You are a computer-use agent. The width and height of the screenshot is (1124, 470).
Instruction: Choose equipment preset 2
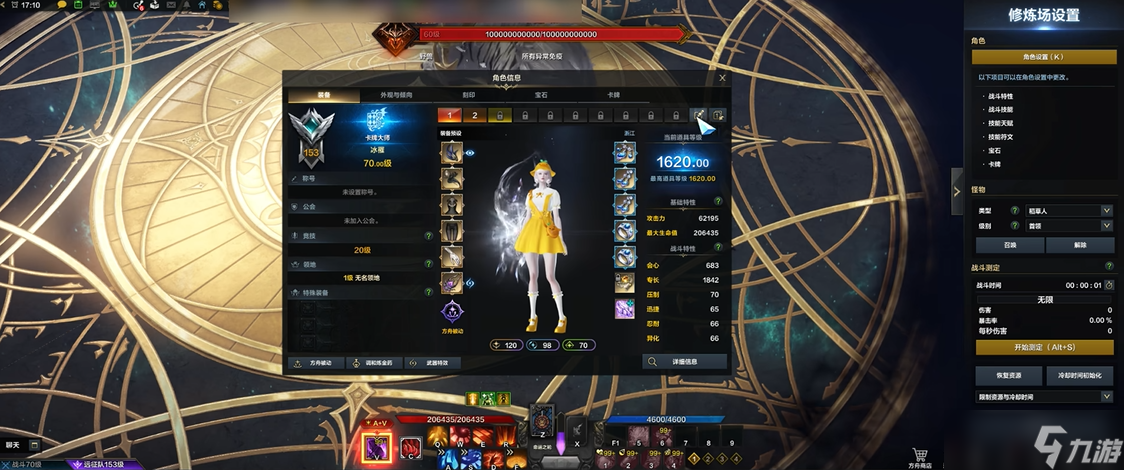click(475, 116)
